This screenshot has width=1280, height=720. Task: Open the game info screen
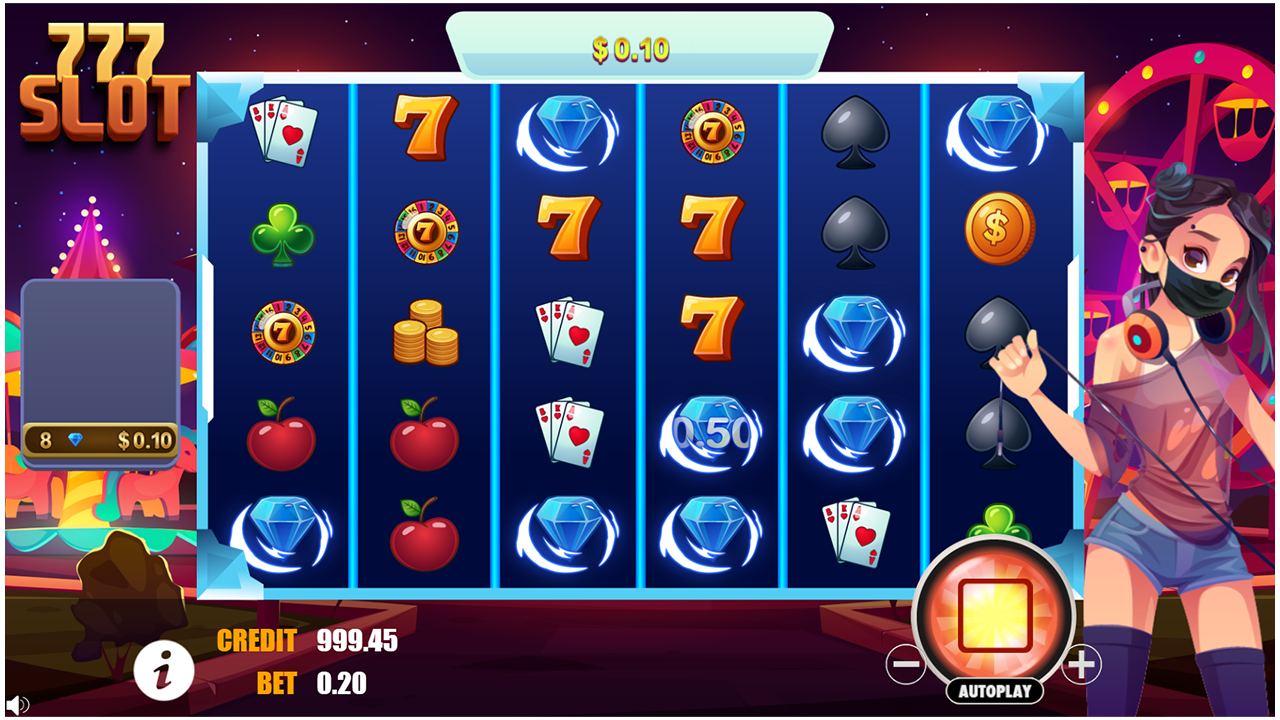[166, 670]
